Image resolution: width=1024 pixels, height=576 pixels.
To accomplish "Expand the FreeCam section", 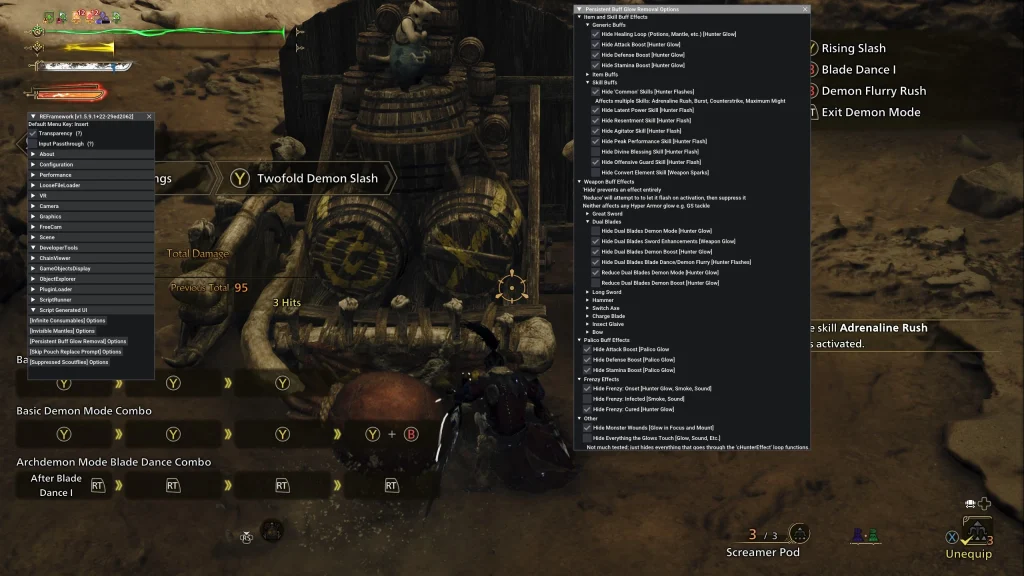I will click(x=33, y=227).
